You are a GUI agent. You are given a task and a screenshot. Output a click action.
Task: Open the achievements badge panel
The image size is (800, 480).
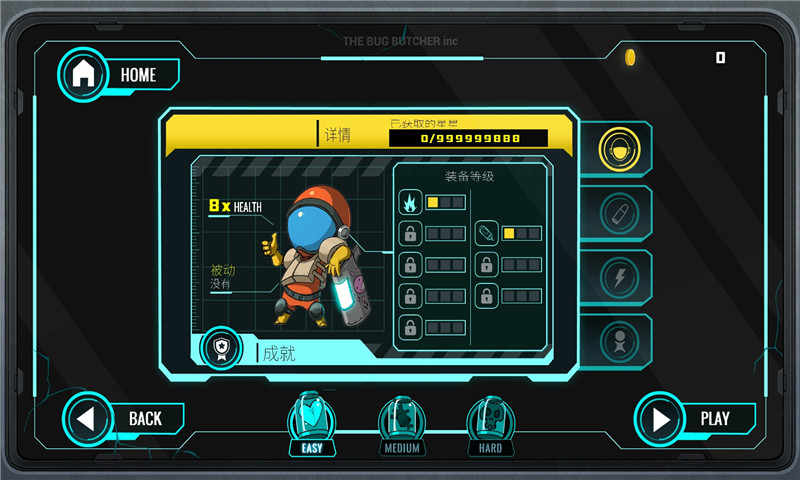221,349
